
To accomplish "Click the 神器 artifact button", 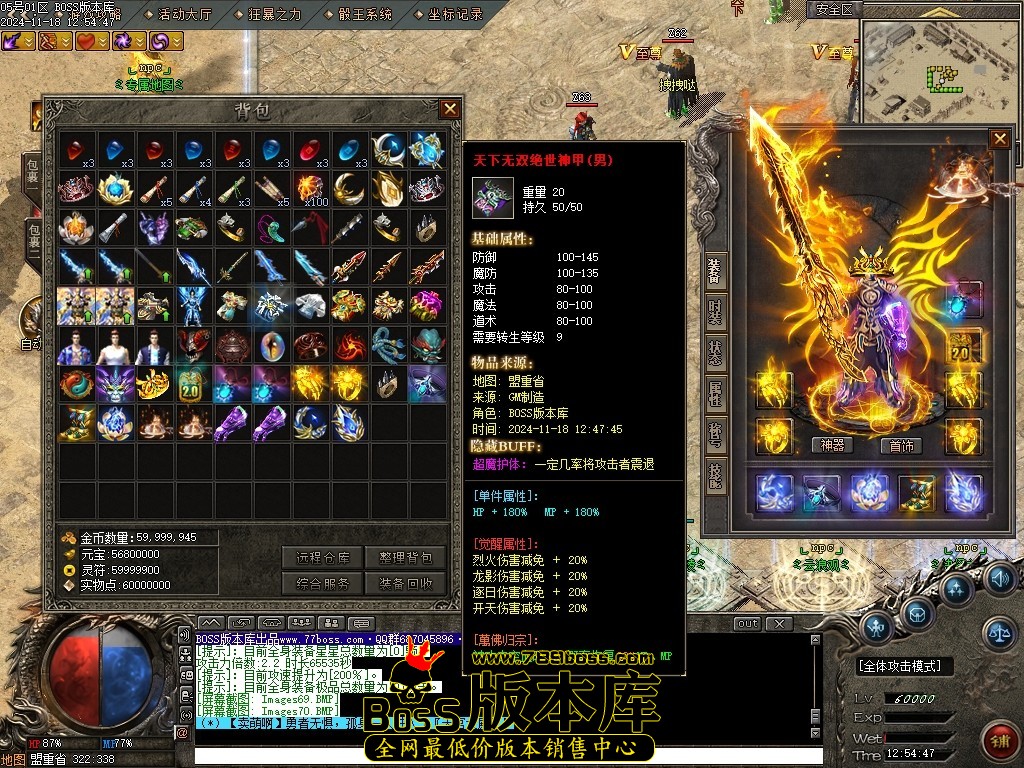I will [x=832, y=446].
